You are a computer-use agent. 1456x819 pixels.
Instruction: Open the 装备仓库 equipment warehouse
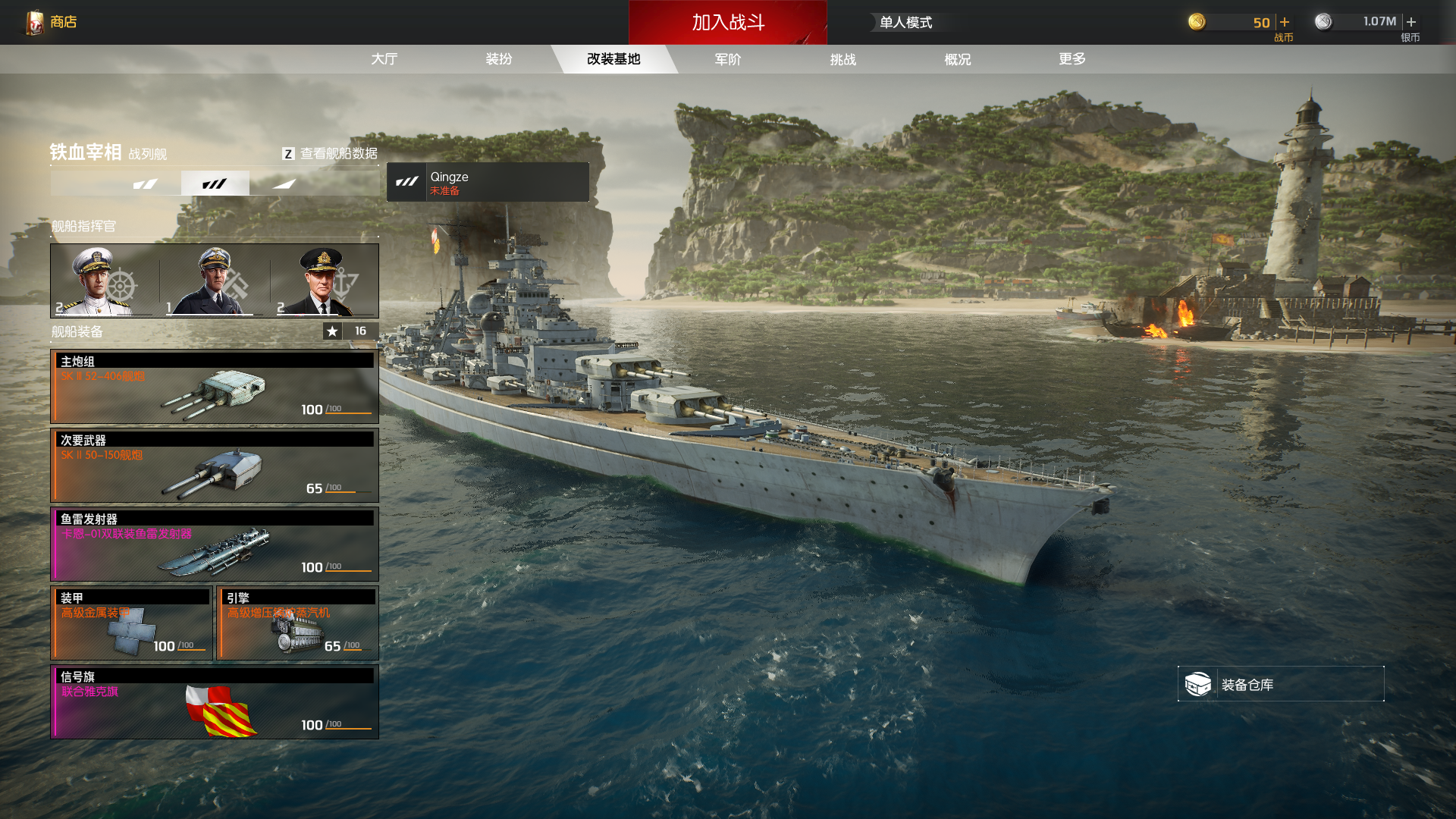(x=1280, y=684)
